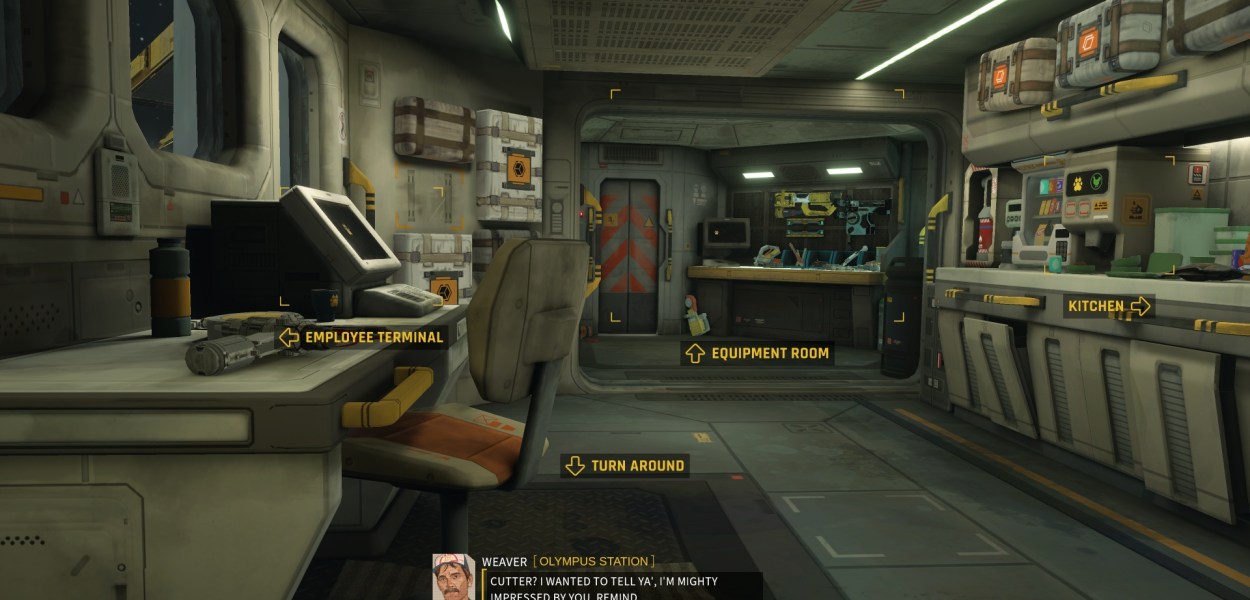This screenshot has height=600, width=1250.
Task: Select the Turn Around option
Action: (x=625, y=465)
